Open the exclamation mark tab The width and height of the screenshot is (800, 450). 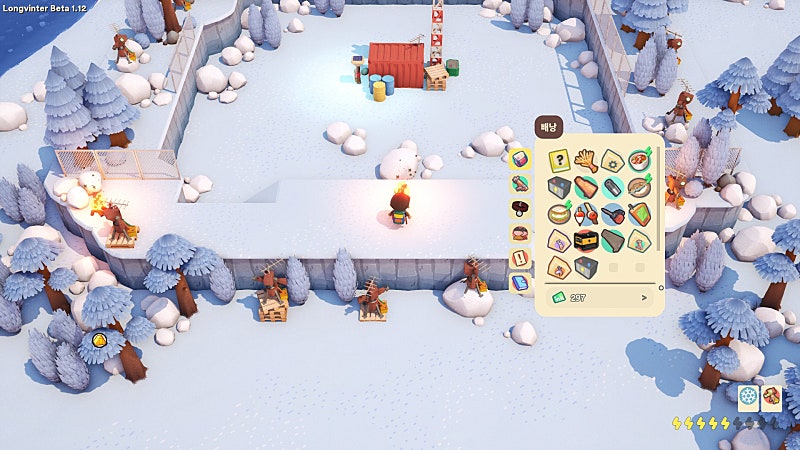[x=520, y=259]
